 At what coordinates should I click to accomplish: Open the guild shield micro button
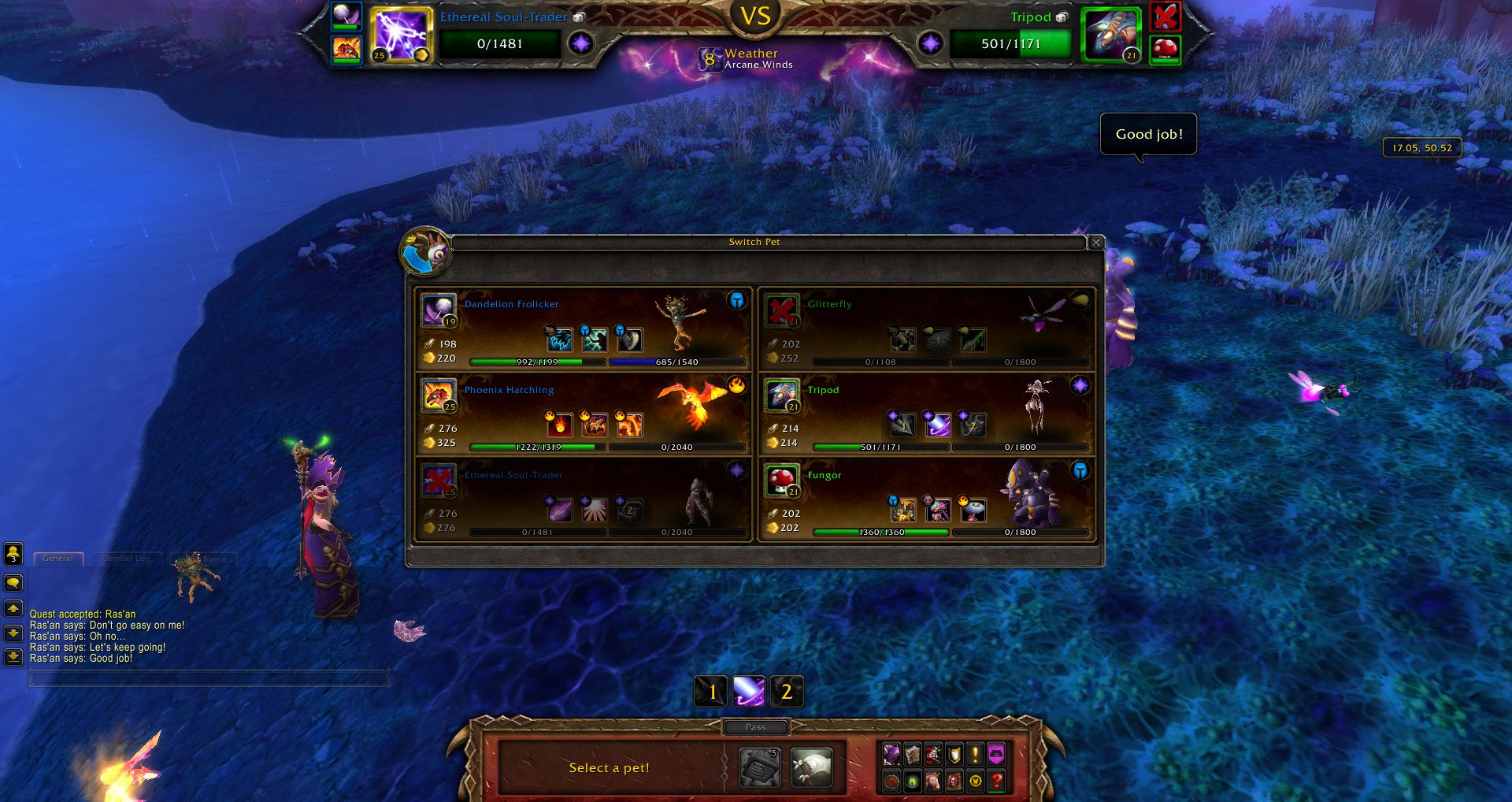[x=954, y=755]
